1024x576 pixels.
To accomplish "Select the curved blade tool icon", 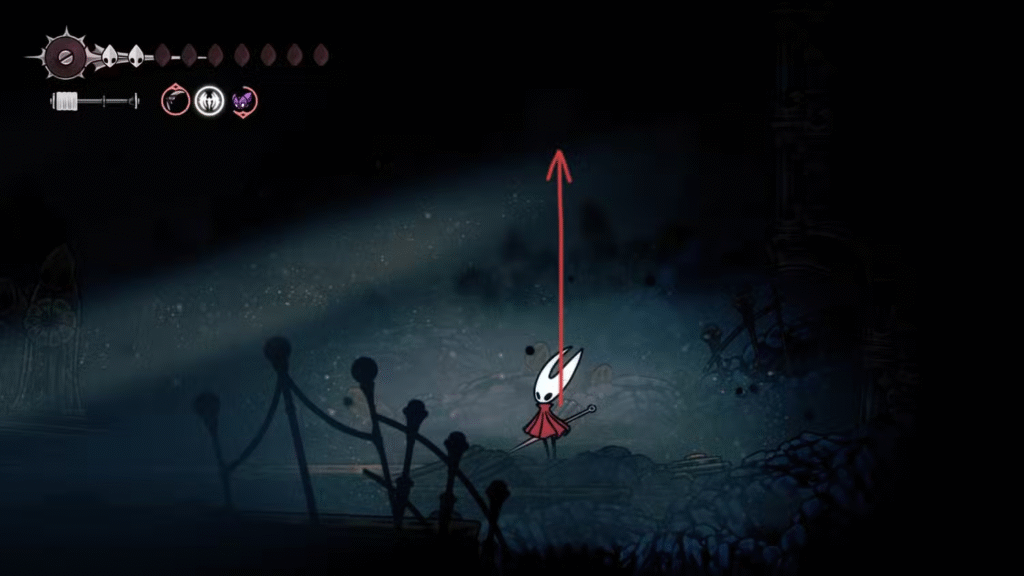I will click(176, 100).
